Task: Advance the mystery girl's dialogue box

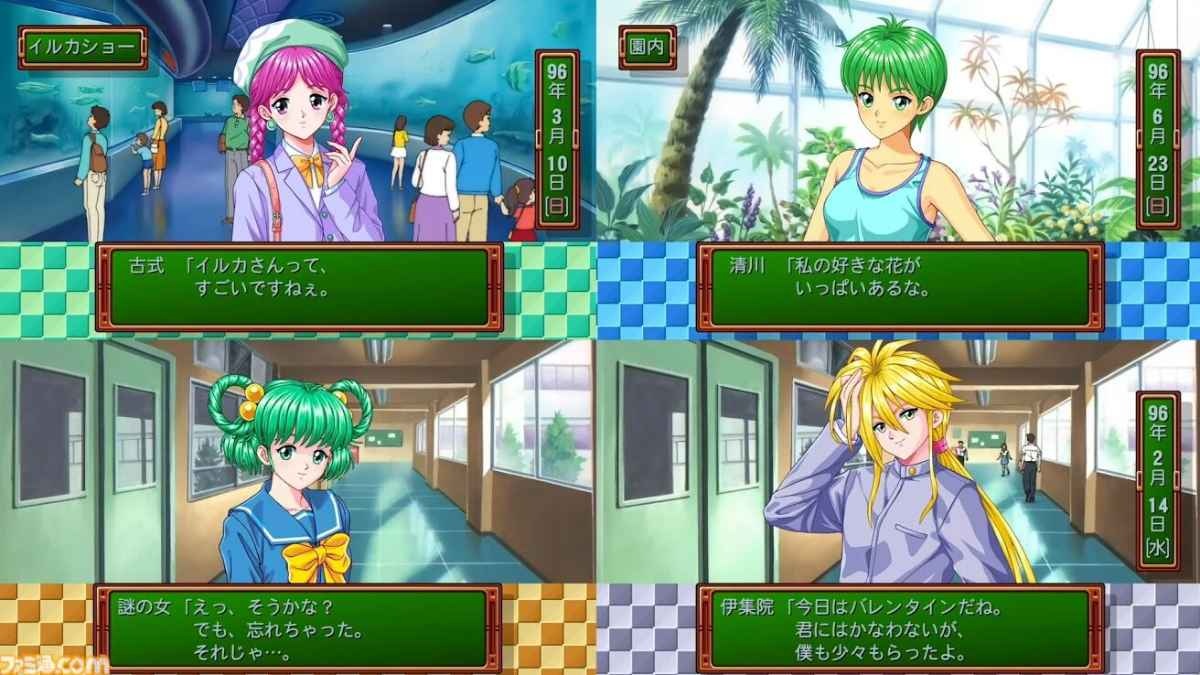Action: (299, 628)
